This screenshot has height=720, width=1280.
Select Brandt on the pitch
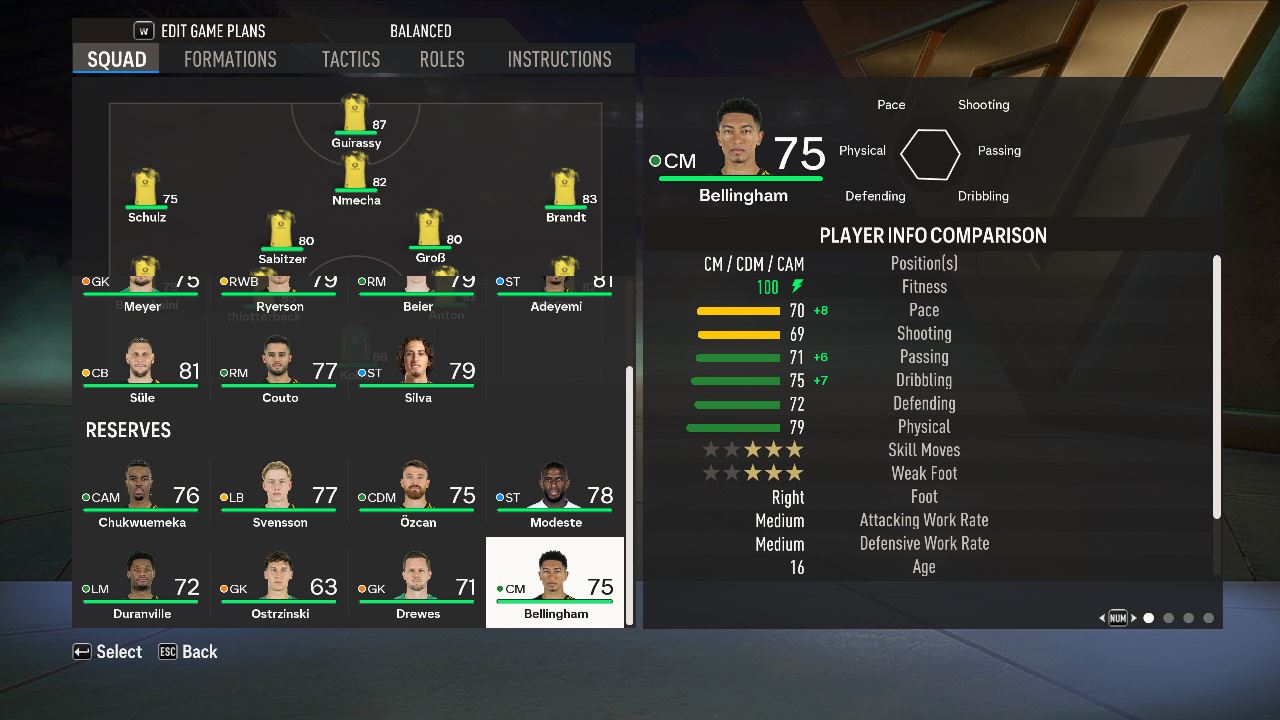pyautogui.click(x=565, y=192)
